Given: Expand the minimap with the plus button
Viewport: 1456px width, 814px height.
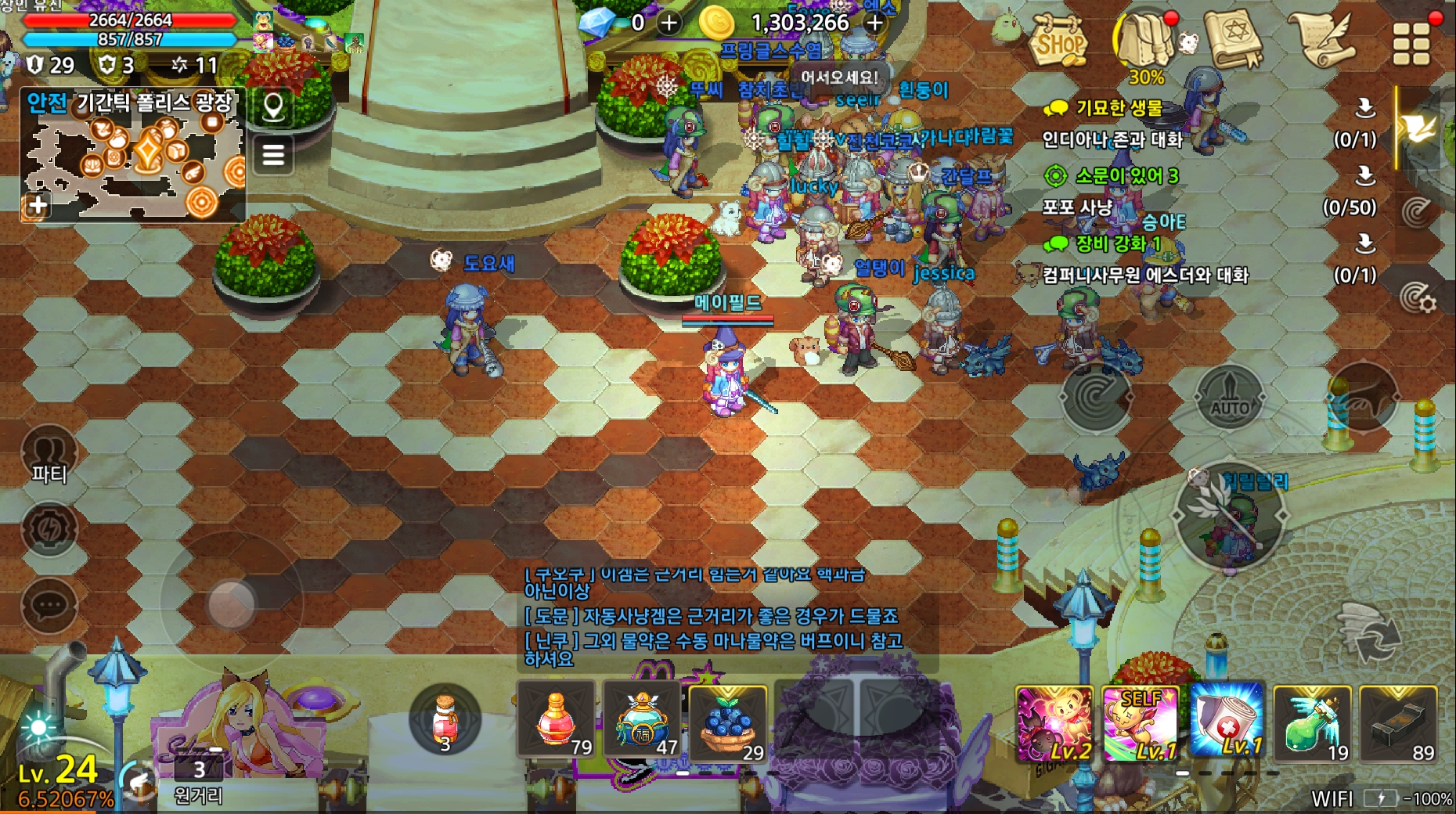Looking at the screenshot, I should [x=38, y=205].
